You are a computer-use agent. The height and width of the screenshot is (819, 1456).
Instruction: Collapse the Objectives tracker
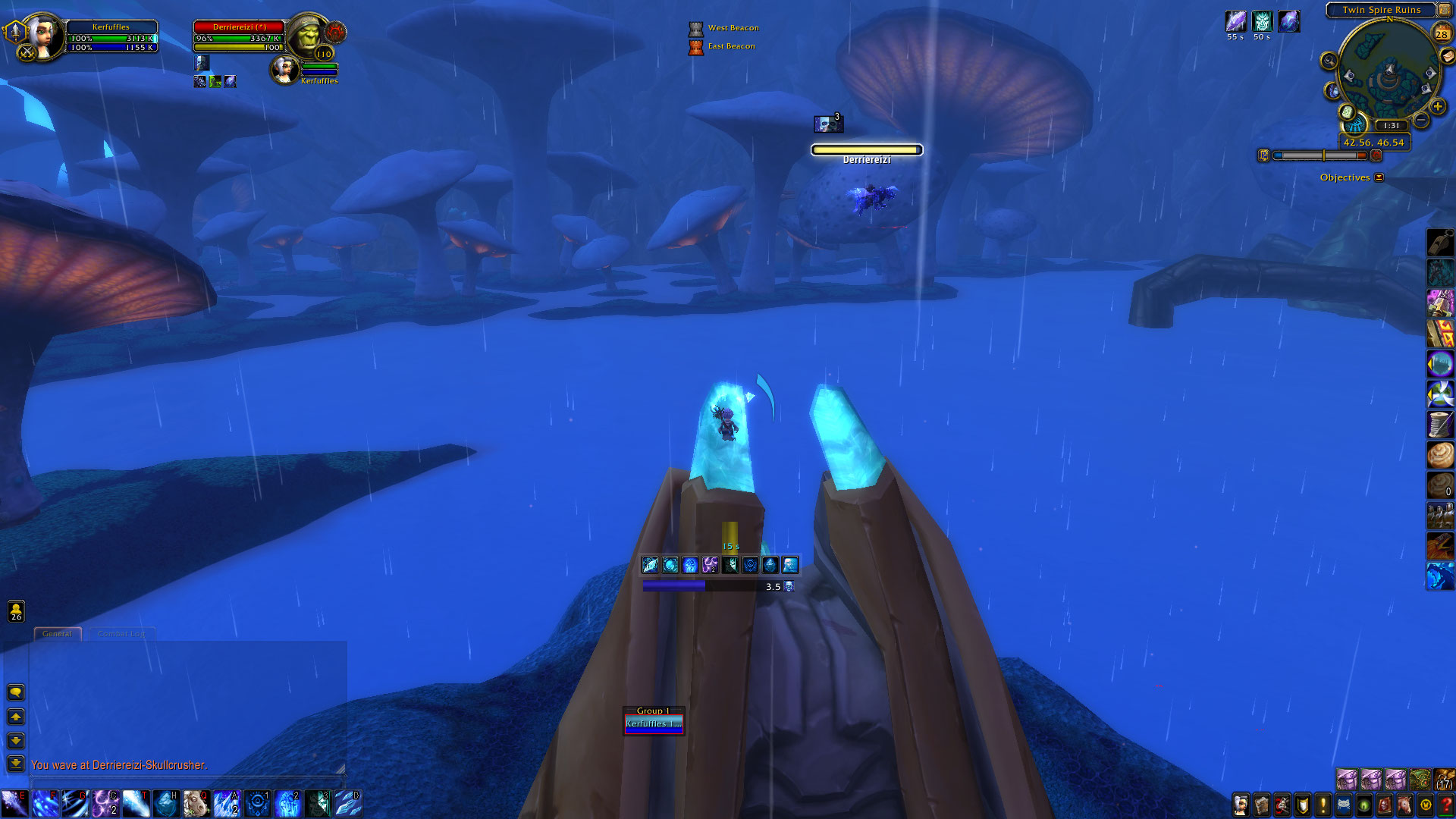pos(1379,177)
